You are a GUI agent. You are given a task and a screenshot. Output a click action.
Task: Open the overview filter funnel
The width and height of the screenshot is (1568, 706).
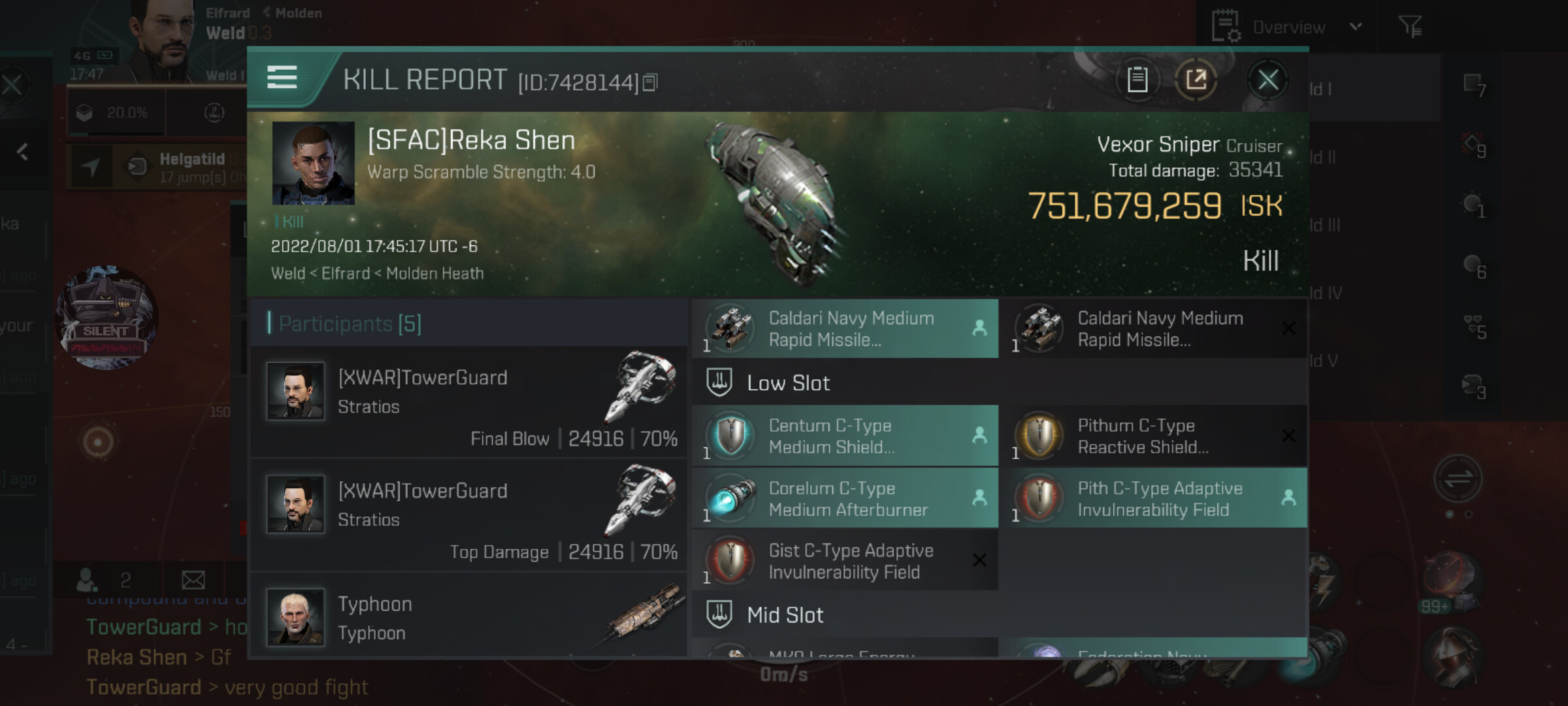point(1410,27)
